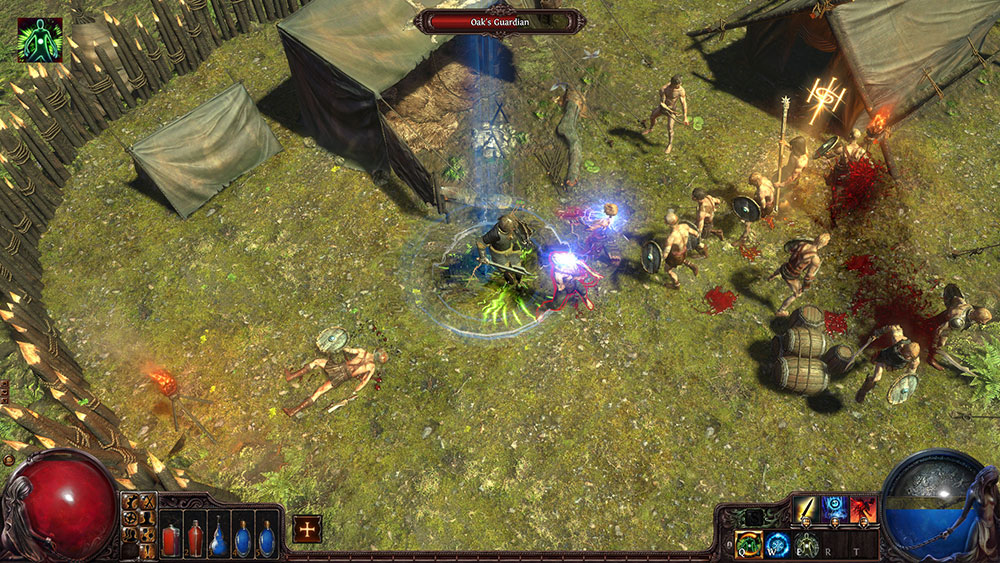The image size is (1000, 563).
Task: Drink the red life flask in slot 2
Action: (195, 533)
